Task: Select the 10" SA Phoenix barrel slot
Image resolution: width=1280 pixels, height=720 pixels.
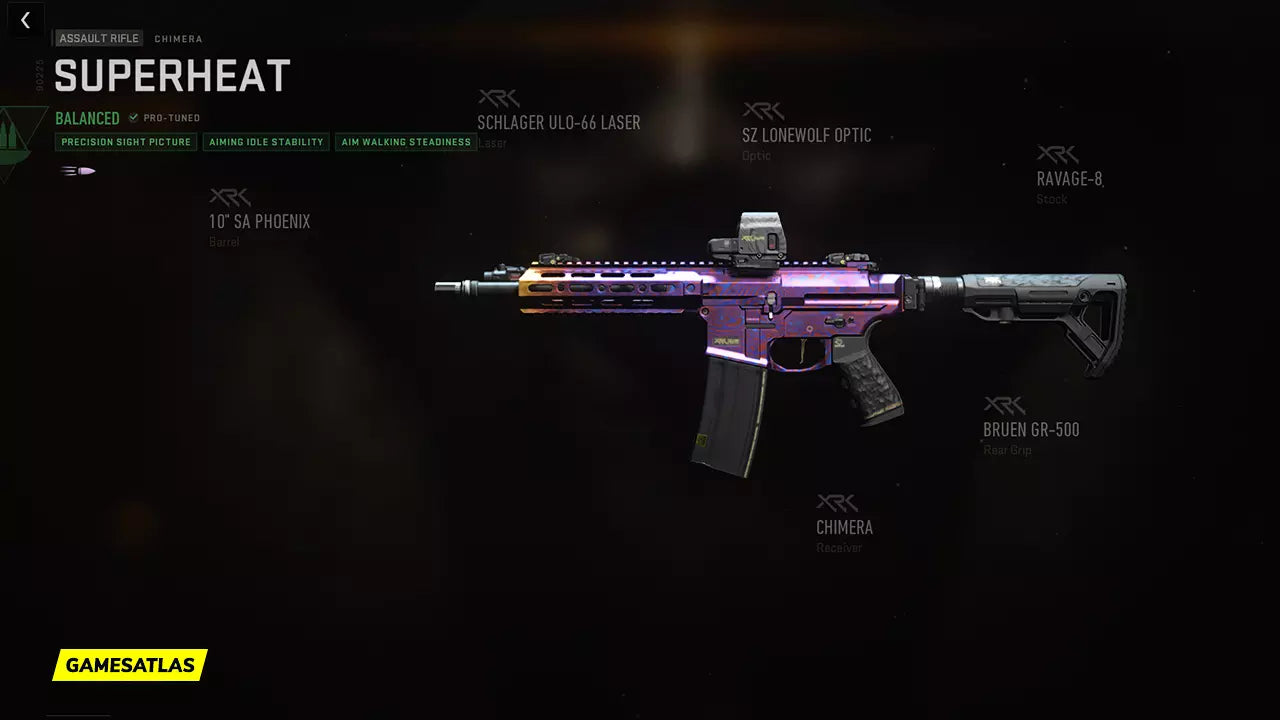Action: pos(259,221)
